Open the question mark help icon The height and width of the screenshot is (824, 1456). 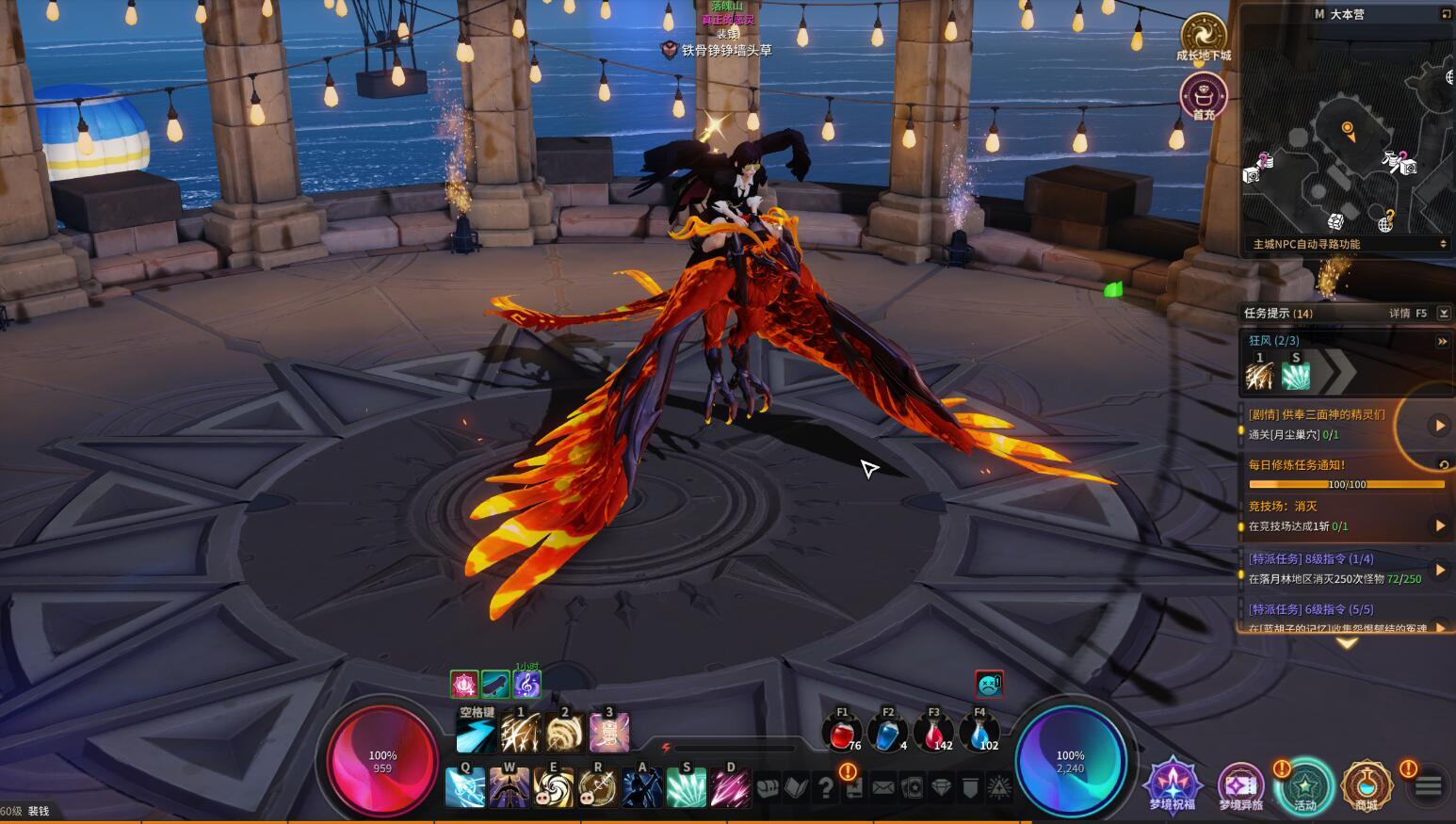(x=826, y=787)
